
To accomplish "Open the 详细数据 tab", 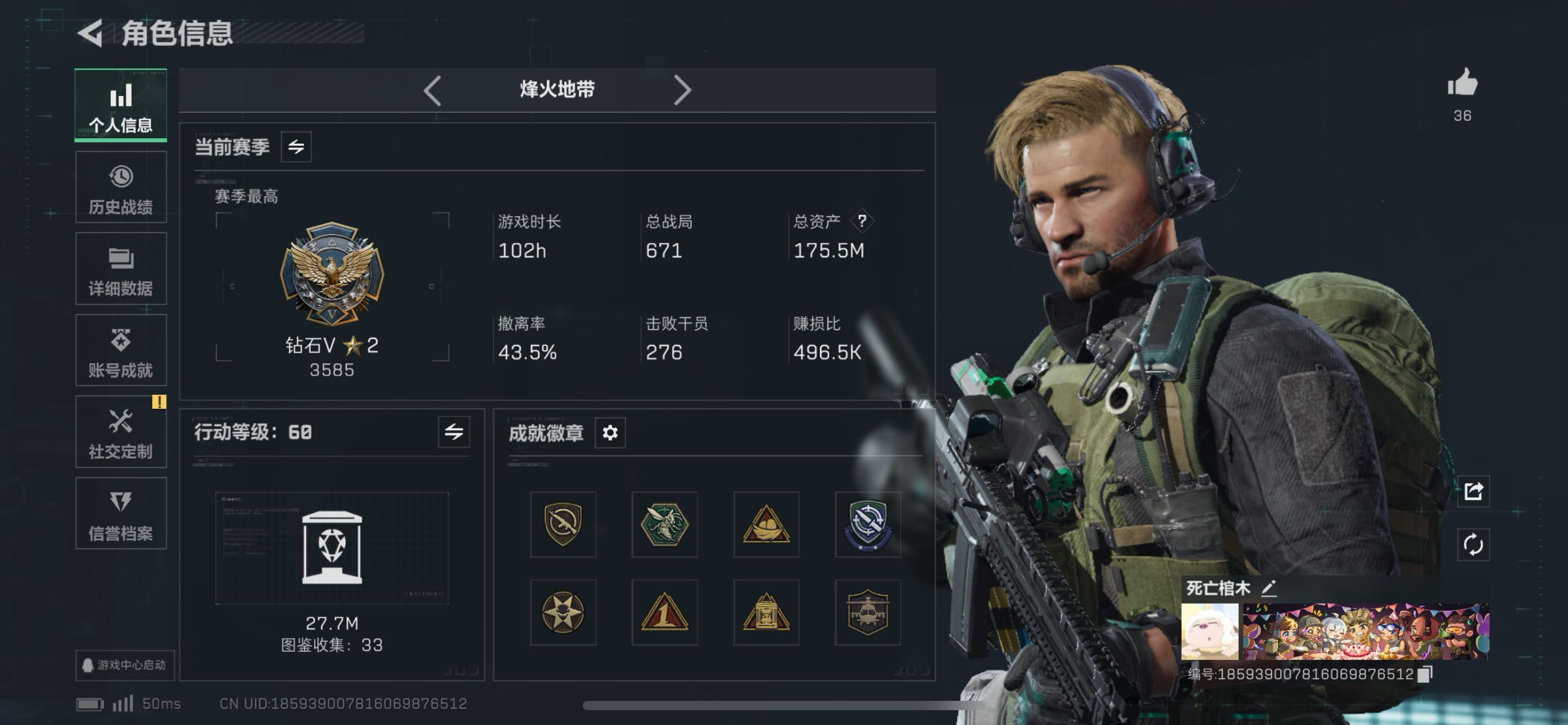I will coord(121,269).
